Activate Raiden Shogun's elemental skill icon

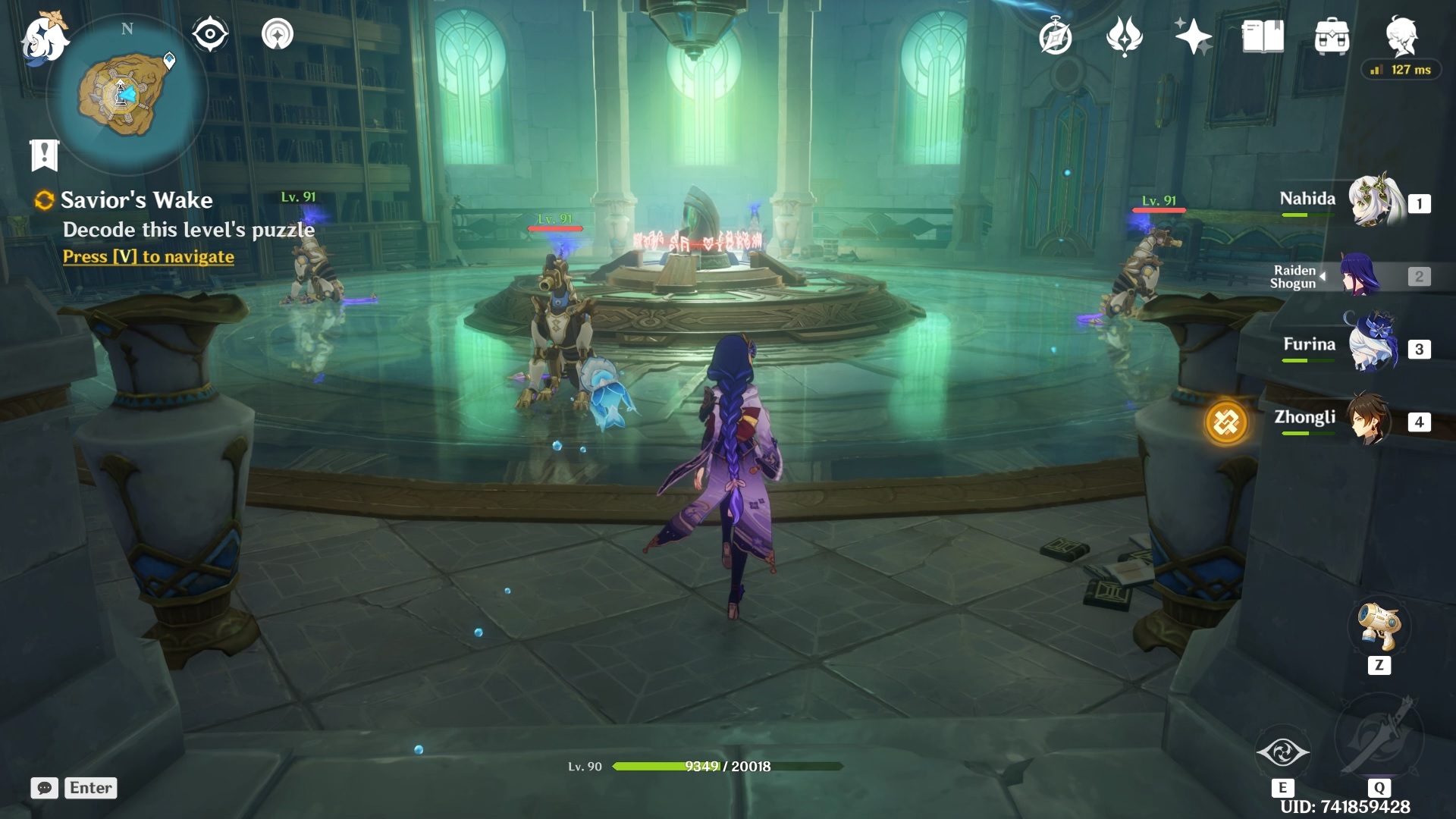[1282, 752]
